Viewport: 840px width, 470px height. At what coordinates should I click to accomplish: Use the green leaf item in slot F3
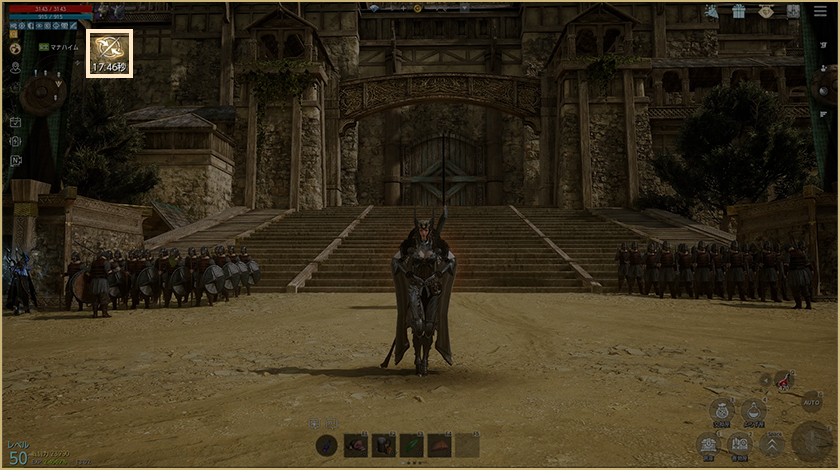click(x=412, y=445)
